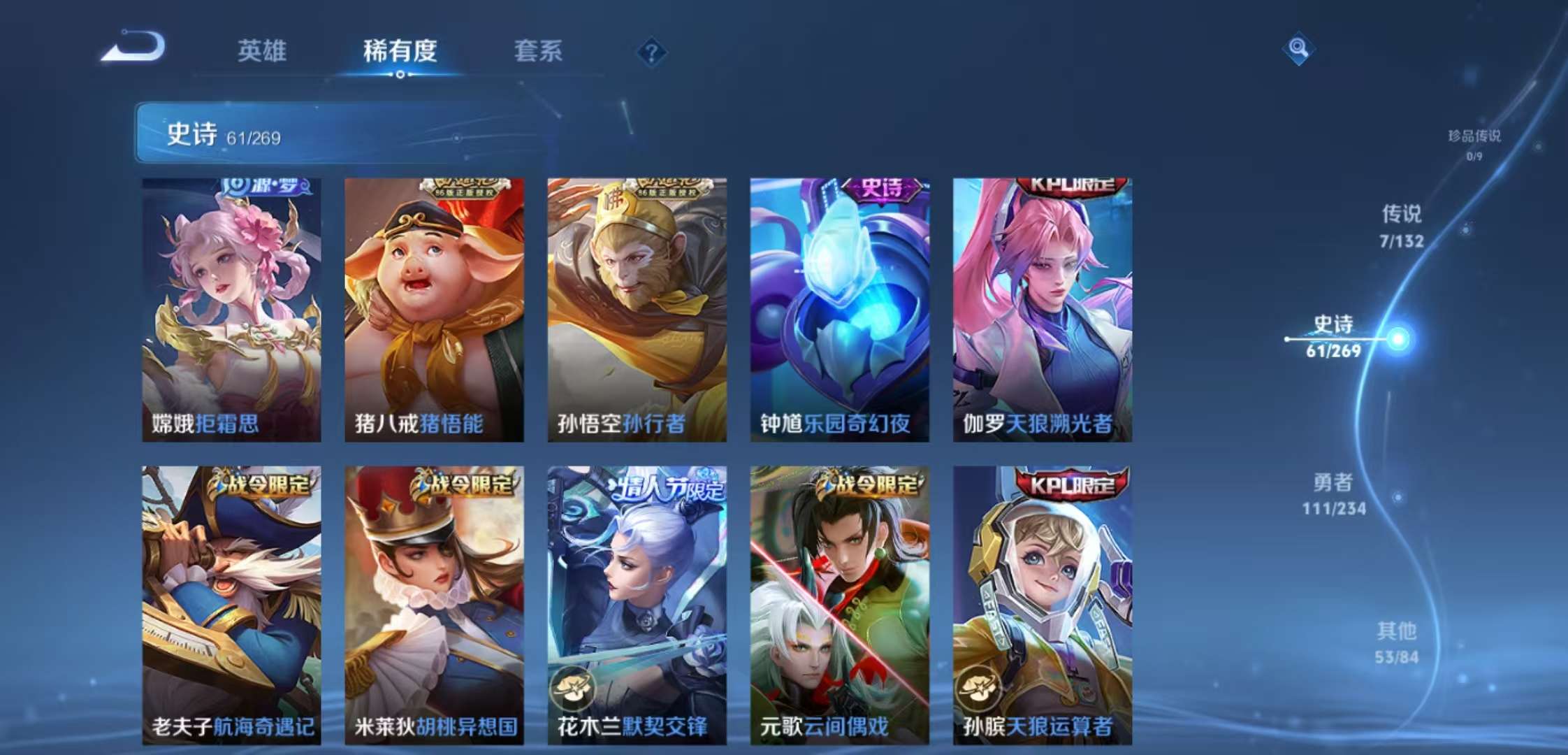
Task: Click the back arrow in the top-left corner
Action: point(137,50)
